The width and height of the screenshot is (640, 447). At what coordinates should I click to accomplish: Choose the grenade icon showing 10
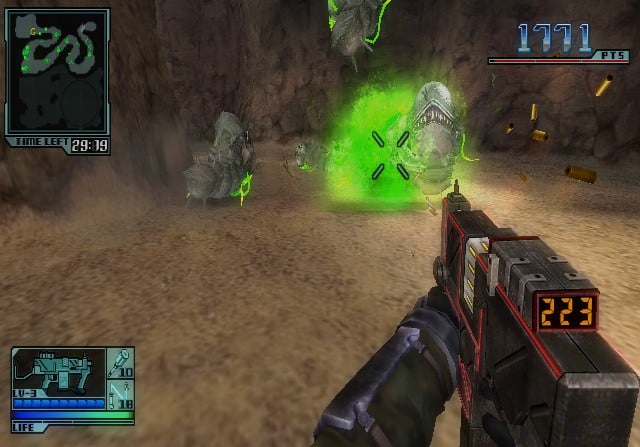(x=120, y=360)
